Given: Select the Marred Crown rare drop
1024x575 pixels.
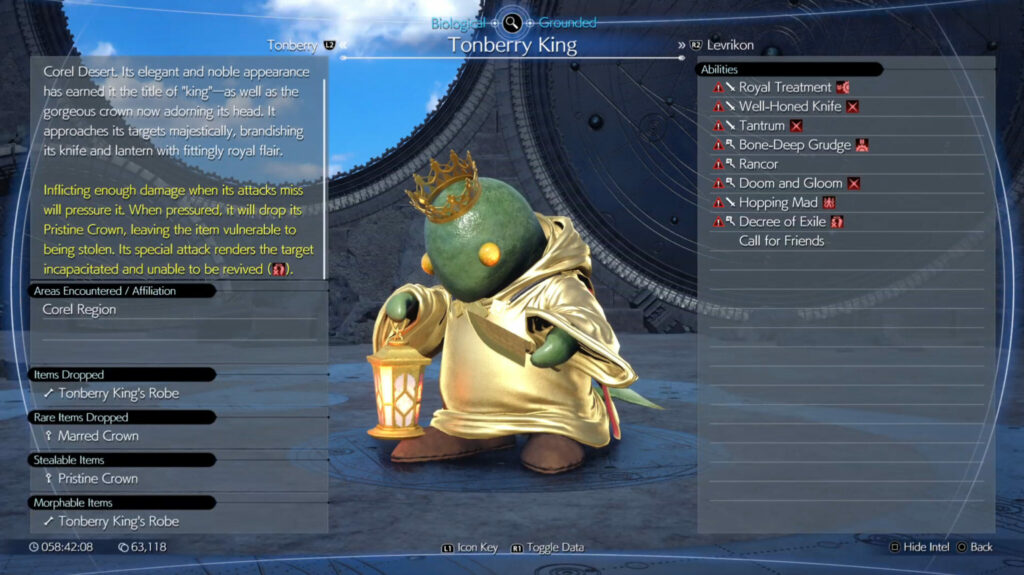Looking at the screenshot, I should 98,436.
